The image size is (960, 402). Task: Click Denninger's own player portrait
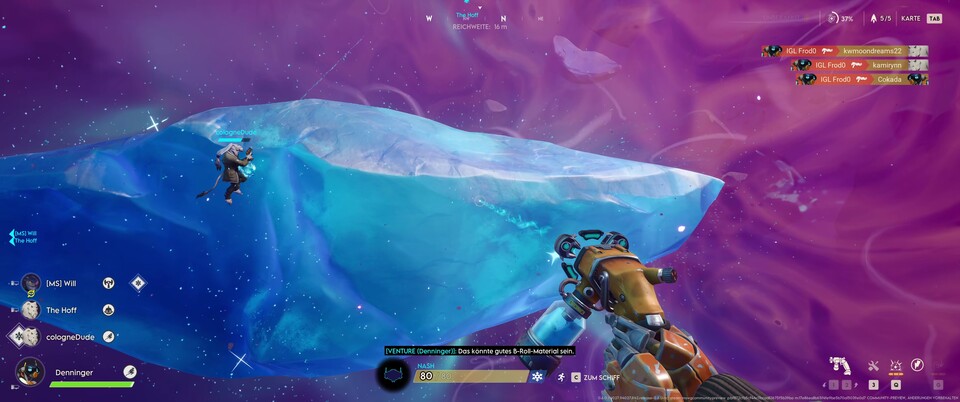pos(30,372)
